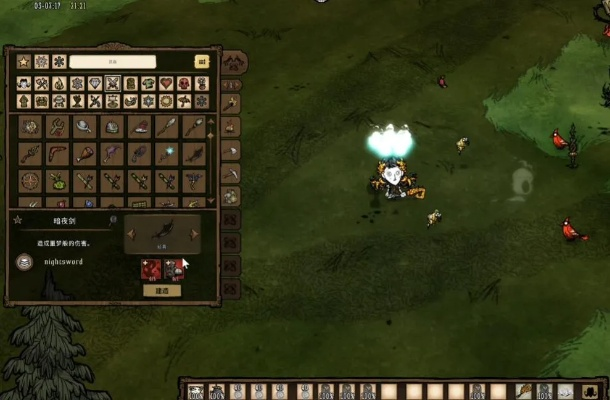Screen dimensions: 610x400
Task: Show the previous skin with the left arrow
Action: (130, 234)
